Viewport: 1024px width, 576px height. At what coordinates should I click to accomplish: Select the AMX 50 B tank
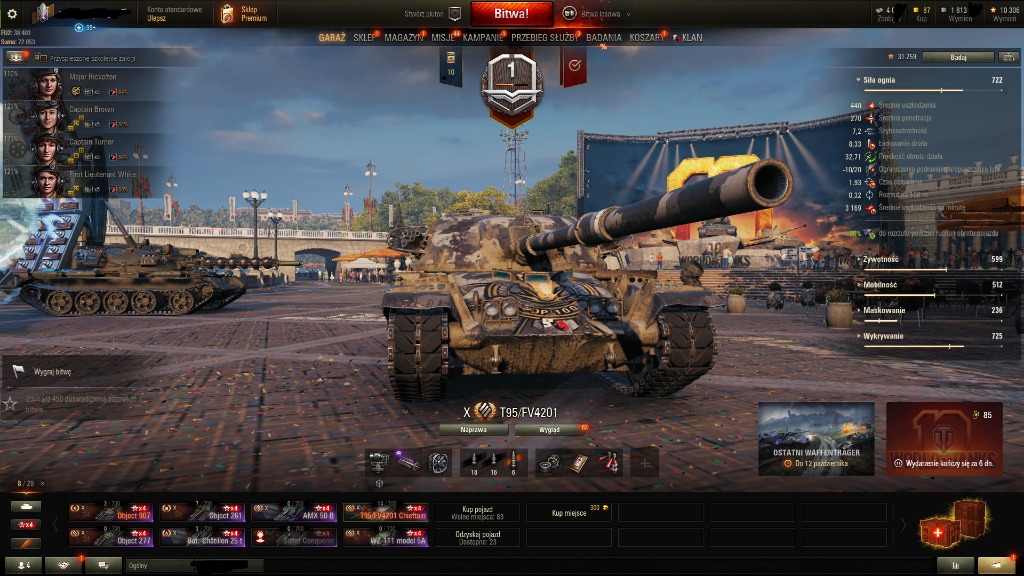(294, 513)
